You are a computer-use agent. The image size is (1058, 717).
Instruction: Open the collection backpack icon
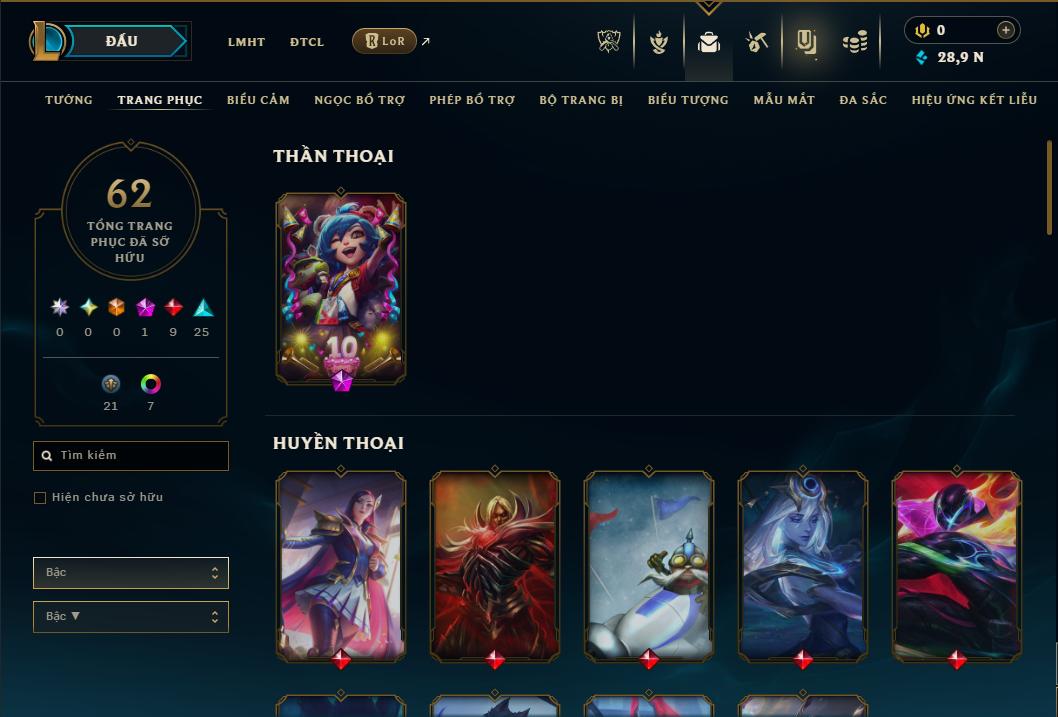[x=709, y=42]
